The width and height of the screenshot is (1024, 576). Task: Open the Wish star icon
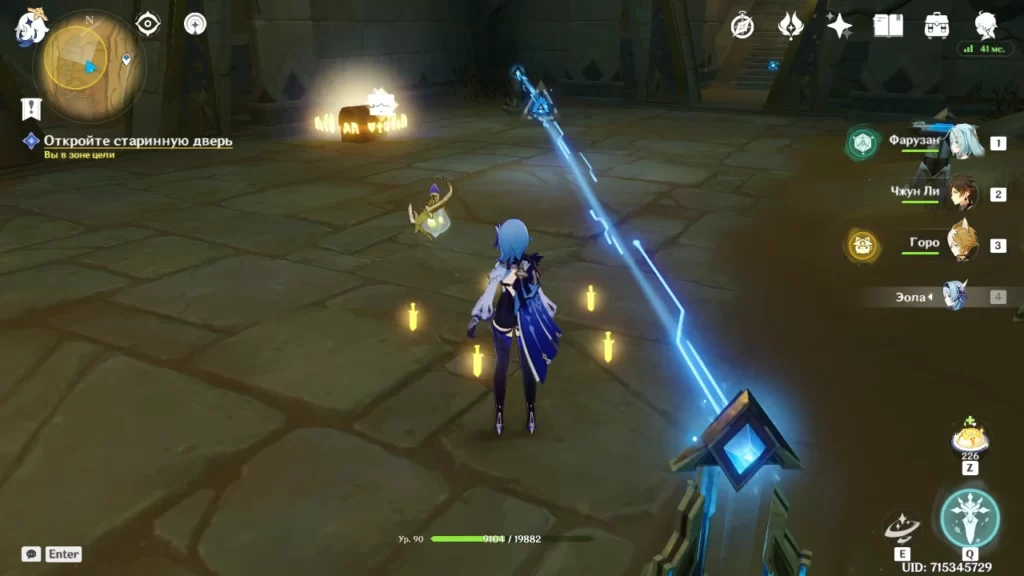tap(839, 25)
